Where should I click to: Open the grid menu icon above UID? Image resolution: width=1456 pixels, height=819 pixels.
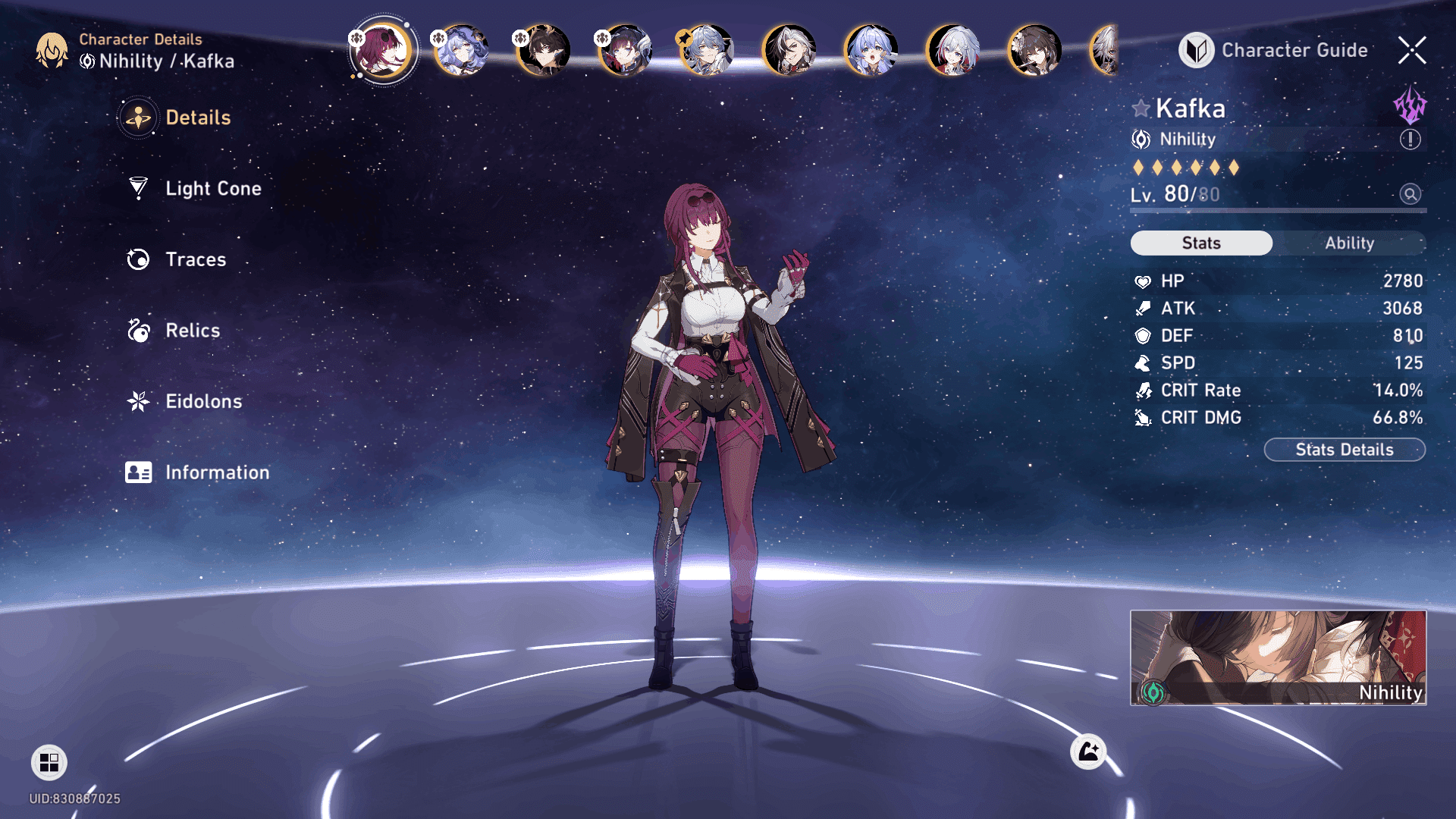[x=49, y=762]
